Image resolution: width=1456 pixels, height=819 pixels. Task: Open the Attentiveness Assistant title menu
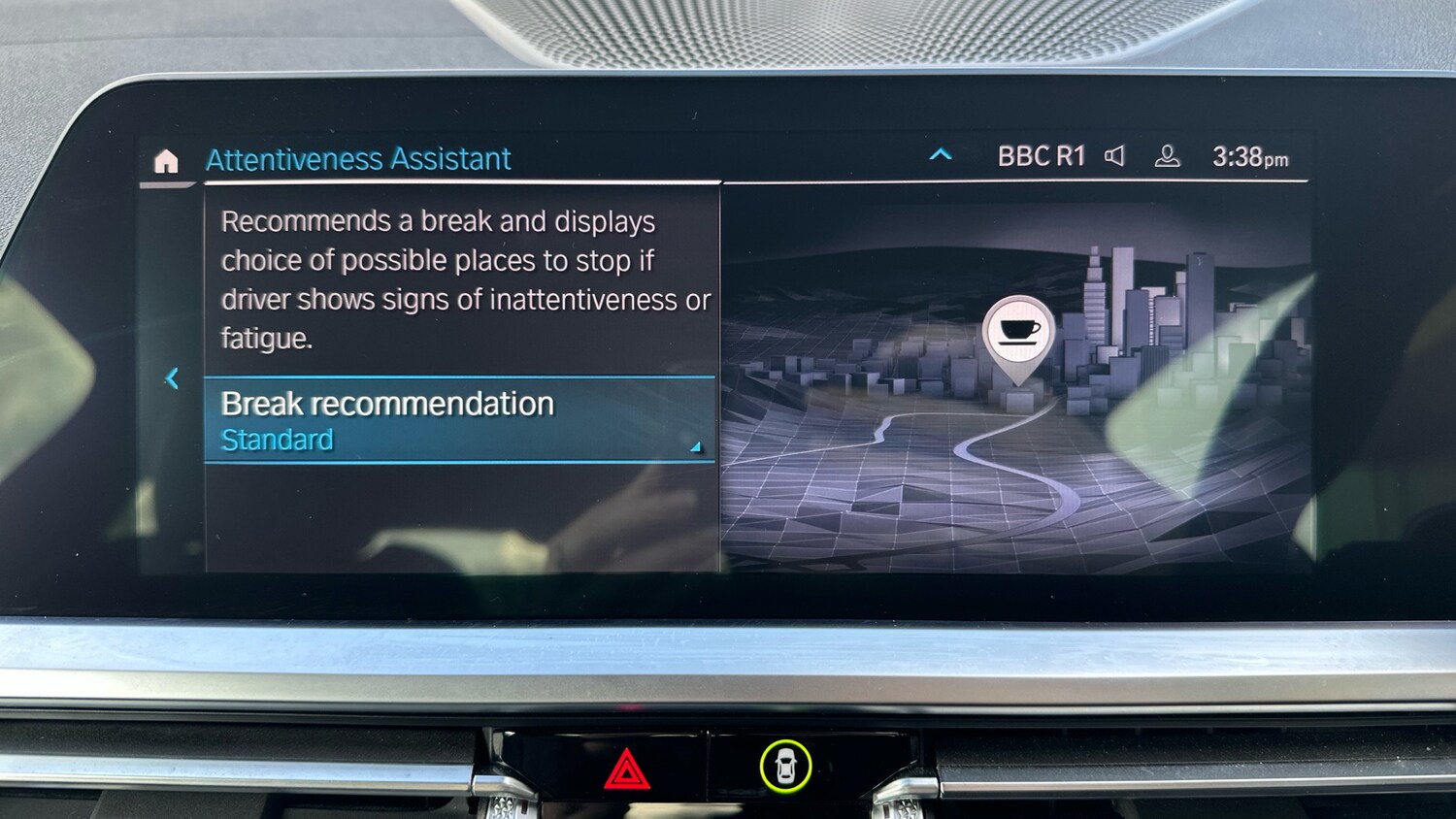[x=357, y=158]
